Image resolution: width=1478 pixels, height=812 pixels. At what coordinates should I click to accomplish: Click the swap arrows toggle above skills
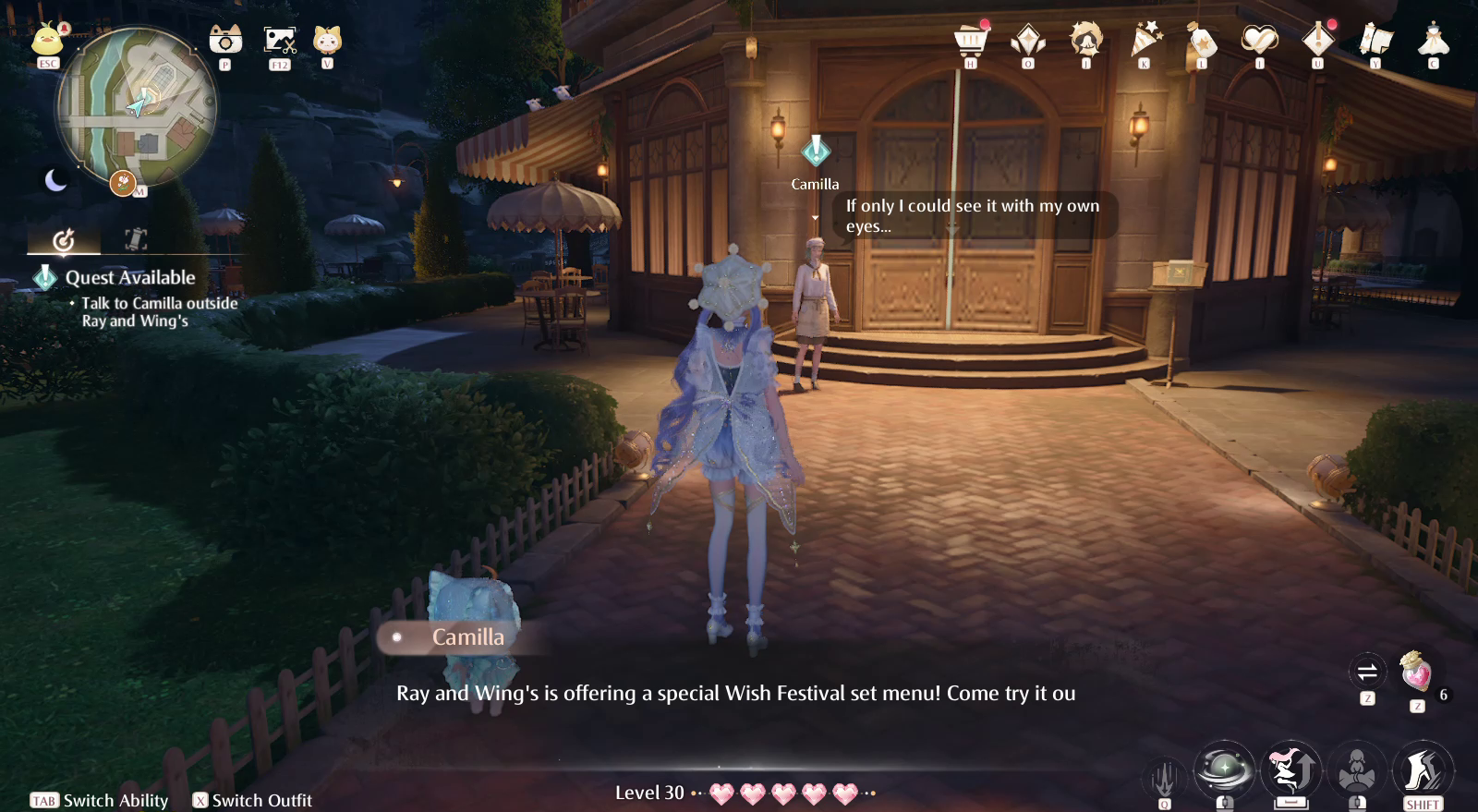[1367, 673]
